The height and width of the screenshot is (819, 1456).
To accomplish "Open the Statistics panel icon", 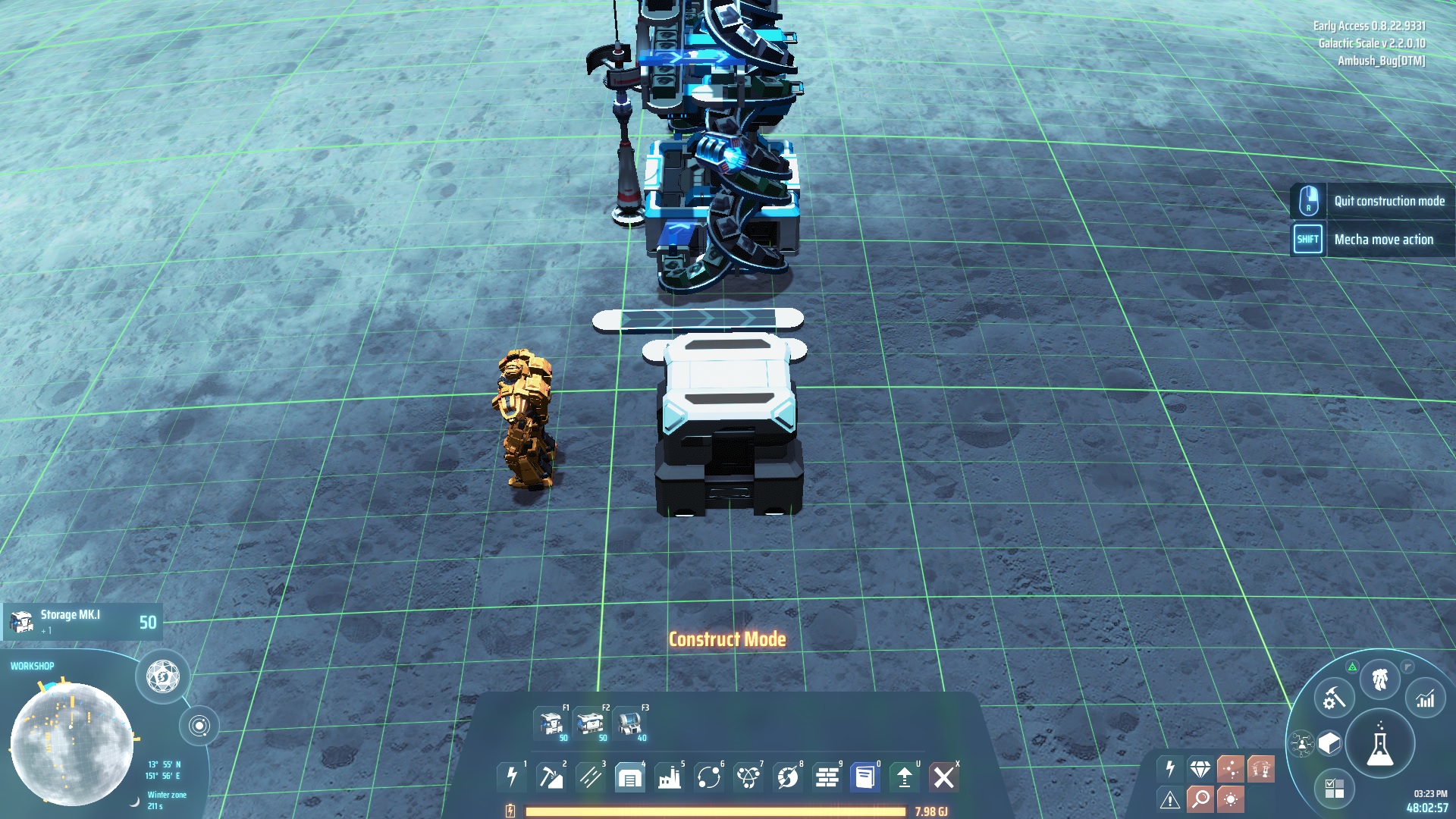I will click(x=1424, y=698).
